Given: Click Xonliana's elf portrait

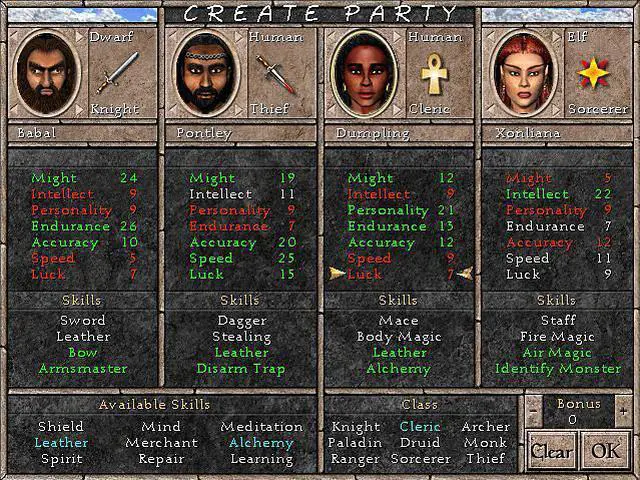Looking at the screenshot, I should (521, 74).
